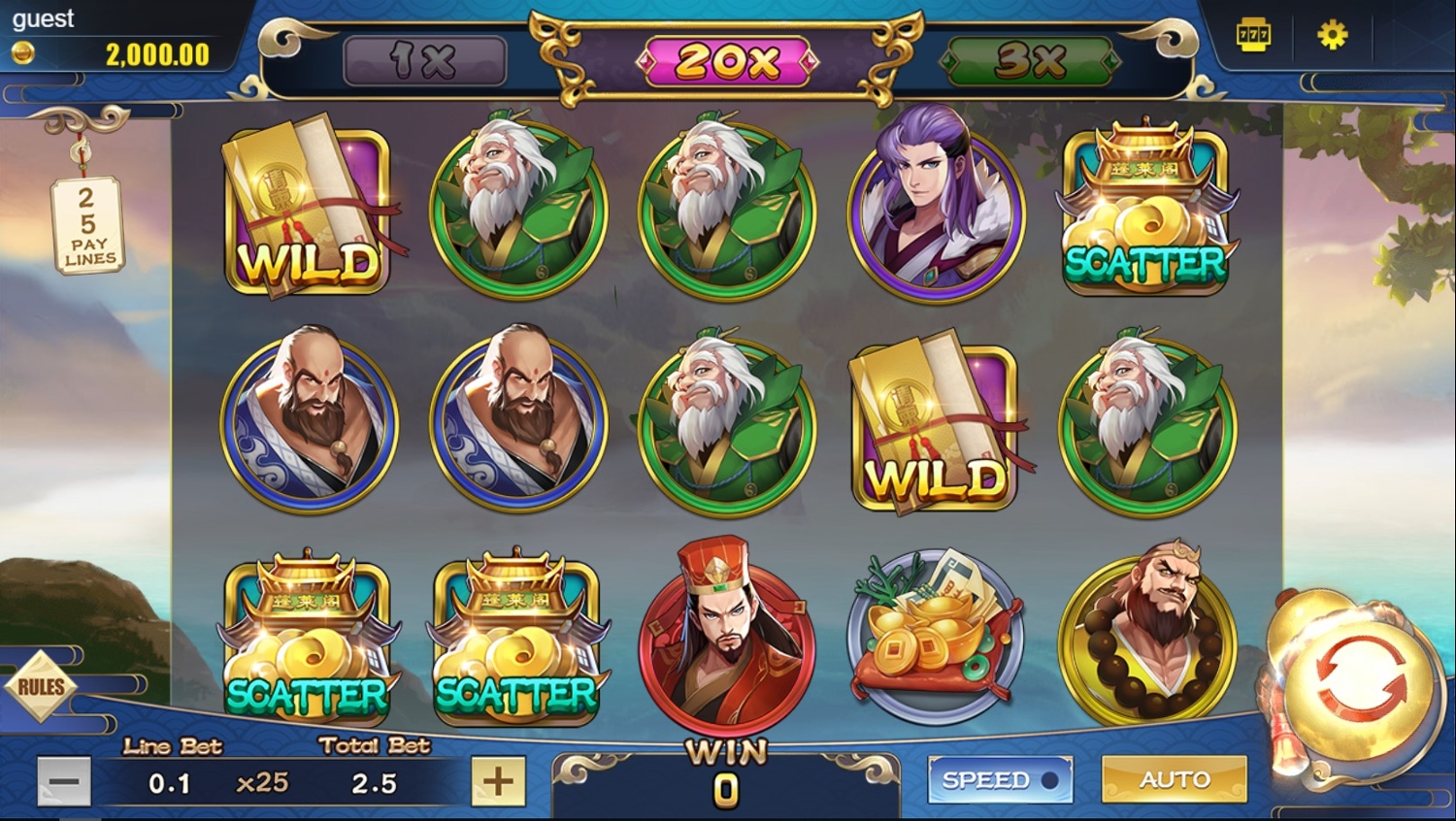This screenshot has height=821, width=1456.
Task: Decrease the line bet with minus button
Action: click(64, 781)
